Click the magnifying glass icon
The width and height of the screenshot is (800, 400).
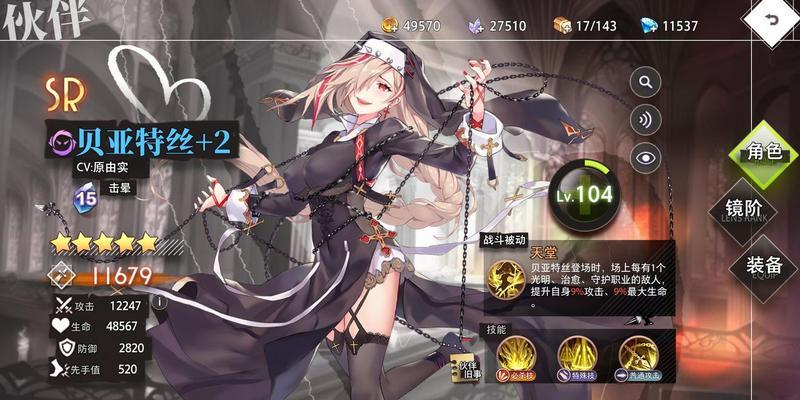[x=646, y=82]
